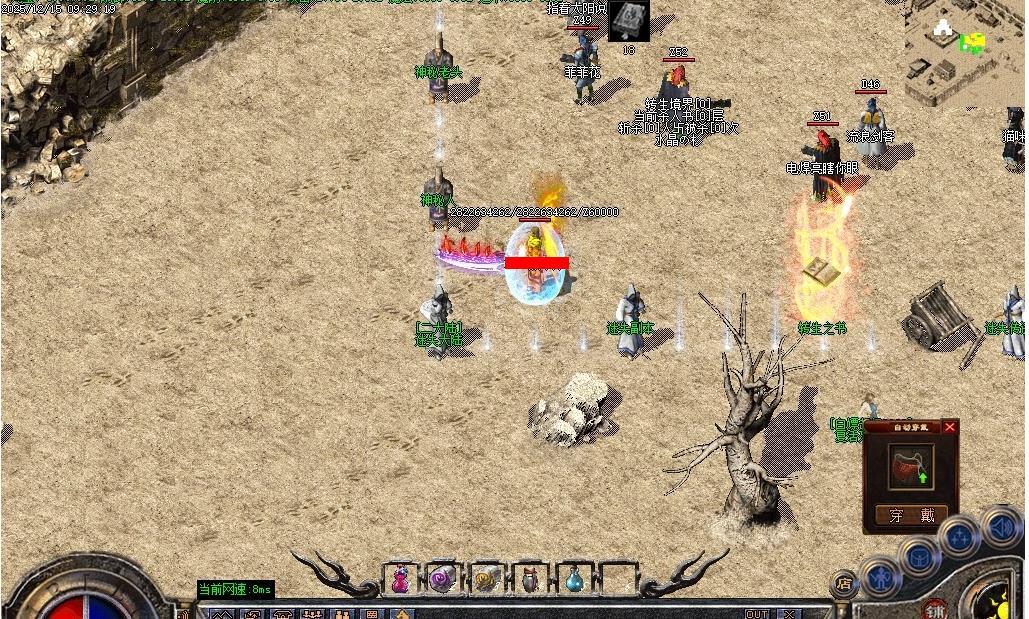1029x619 pixels.
Task: Click the OUT button on bottom bar
Action: [757, 613]
